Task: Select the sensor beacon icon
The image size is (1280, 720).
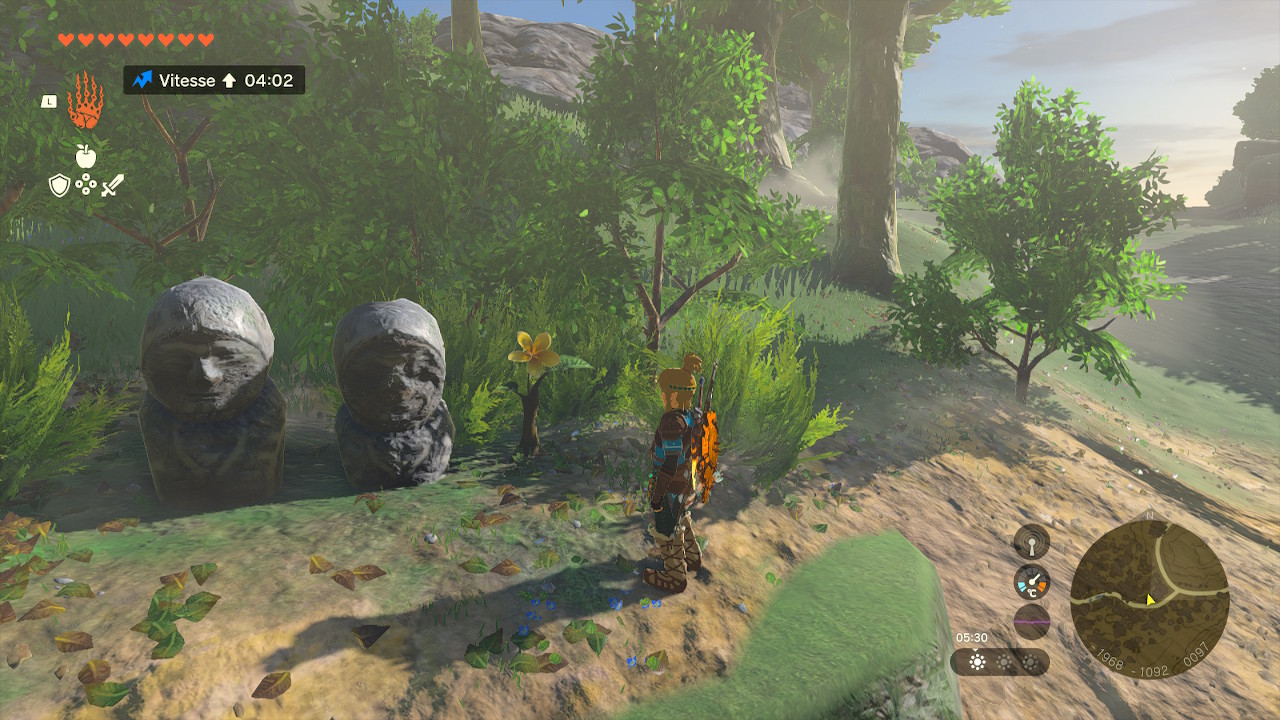Action: click(x=1031, y=542)
